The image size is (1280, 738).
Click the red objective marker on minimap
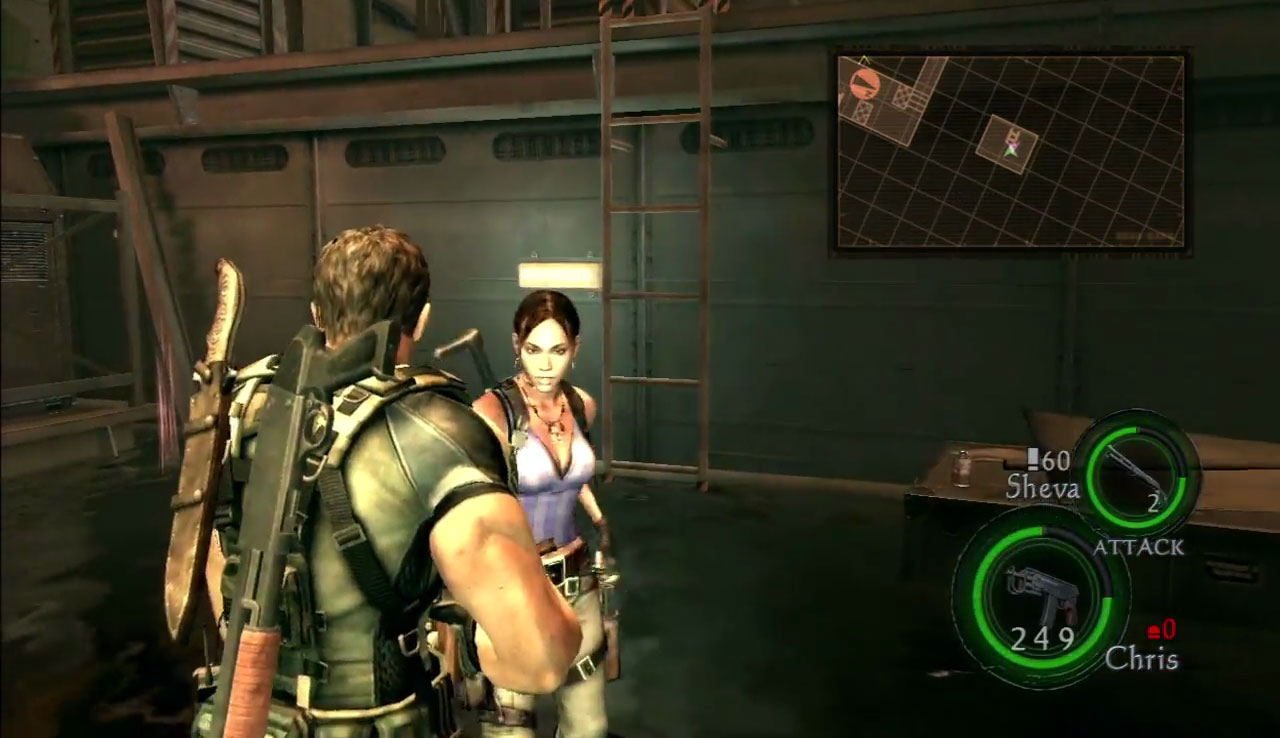coord(864,83)
